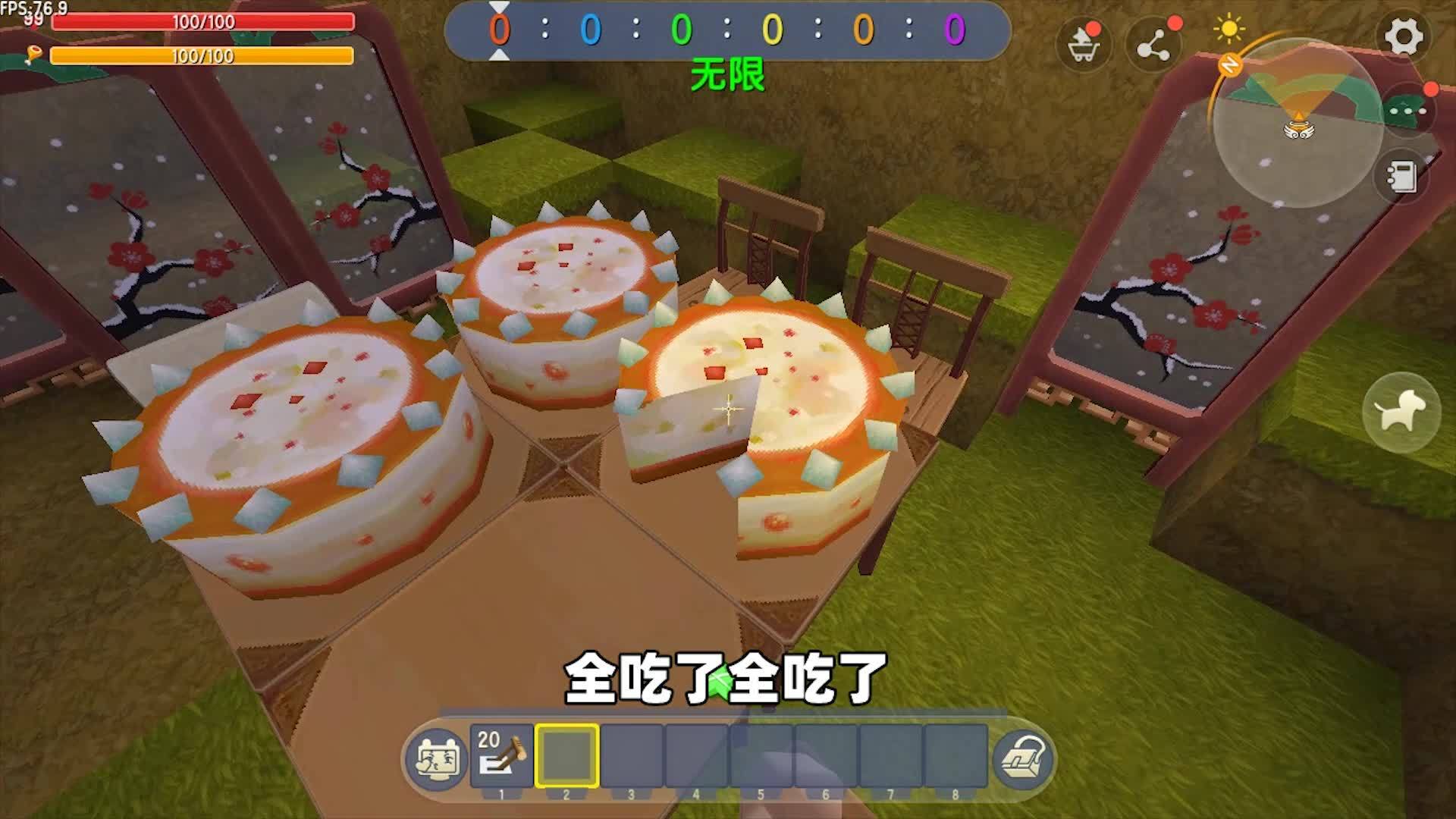The height and width of the screenshot is (819, 1456).
Task: Open the in-game shop cart icon
Action: (x=1083, y=44)
